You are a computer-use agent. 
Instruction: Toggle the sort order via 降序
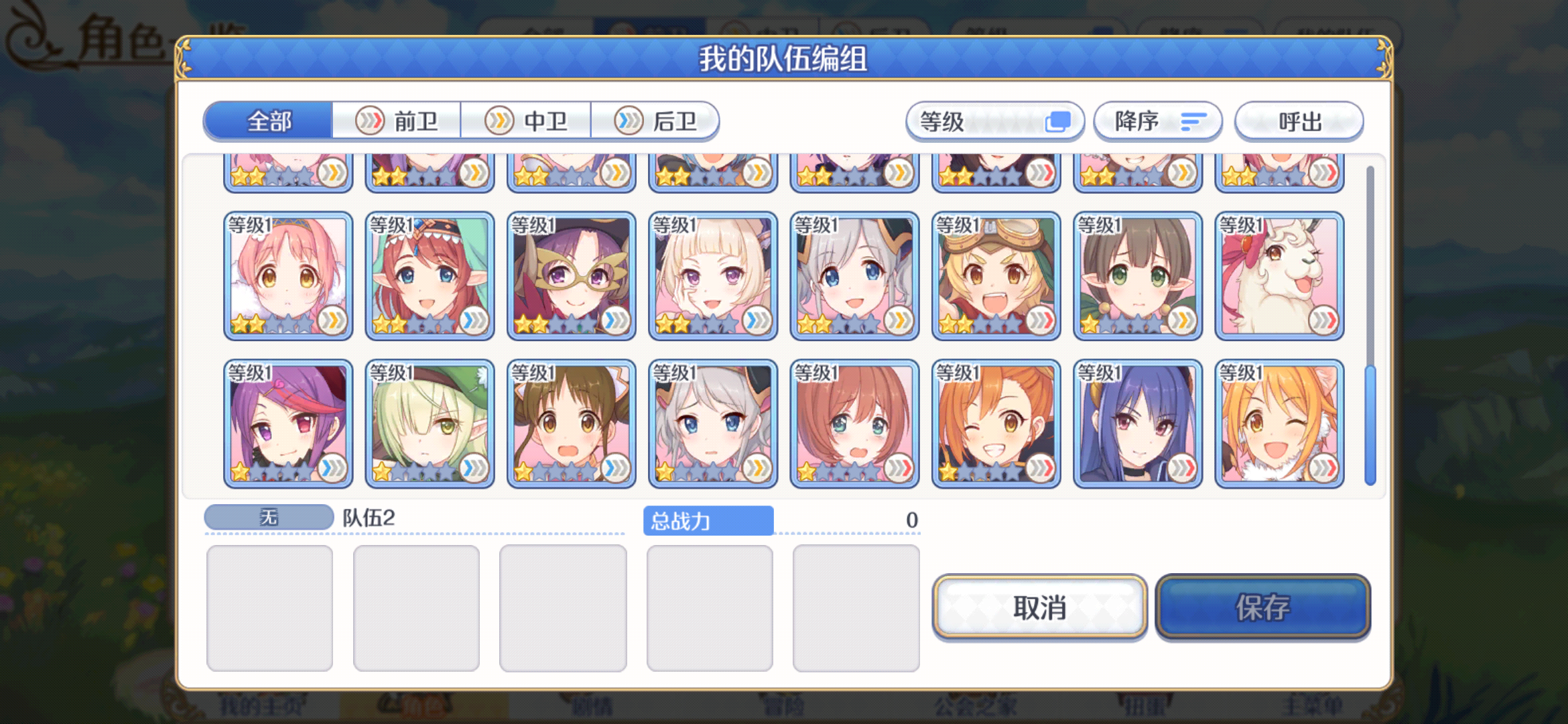(x=1157, y=121)
